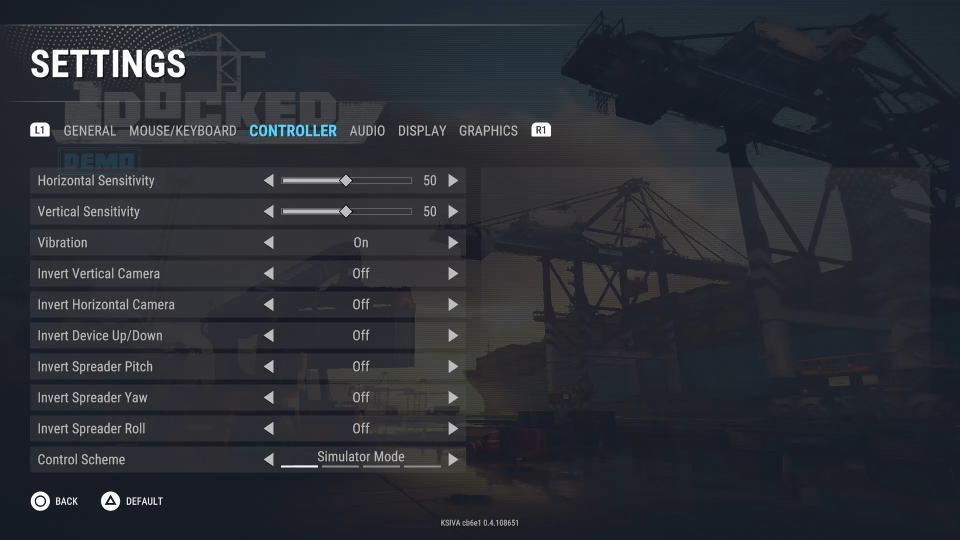Show the Graphics settings tab
The image size is (960, 540).
tap(488, 131)
